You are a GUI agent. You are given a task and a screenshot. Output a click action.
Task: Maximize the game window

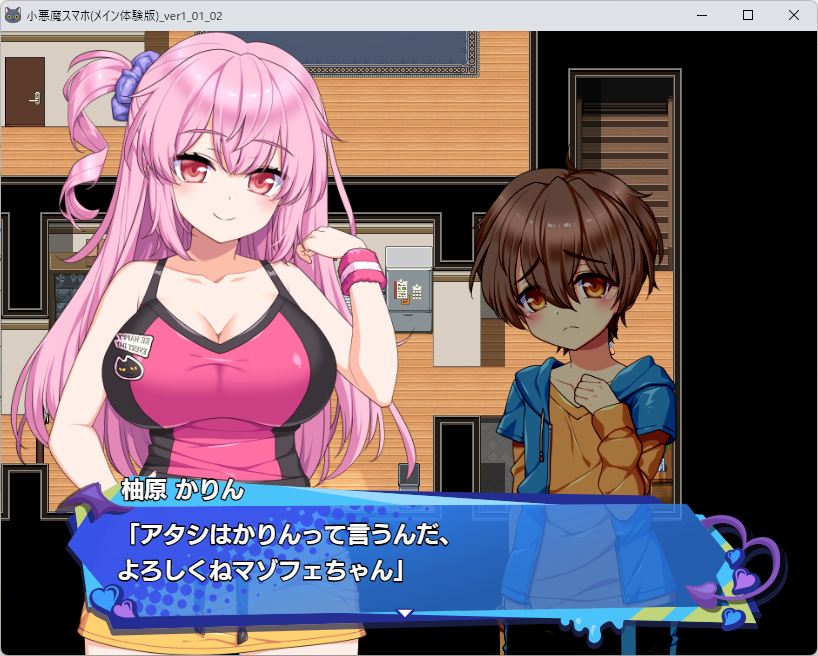coord(747,15)
